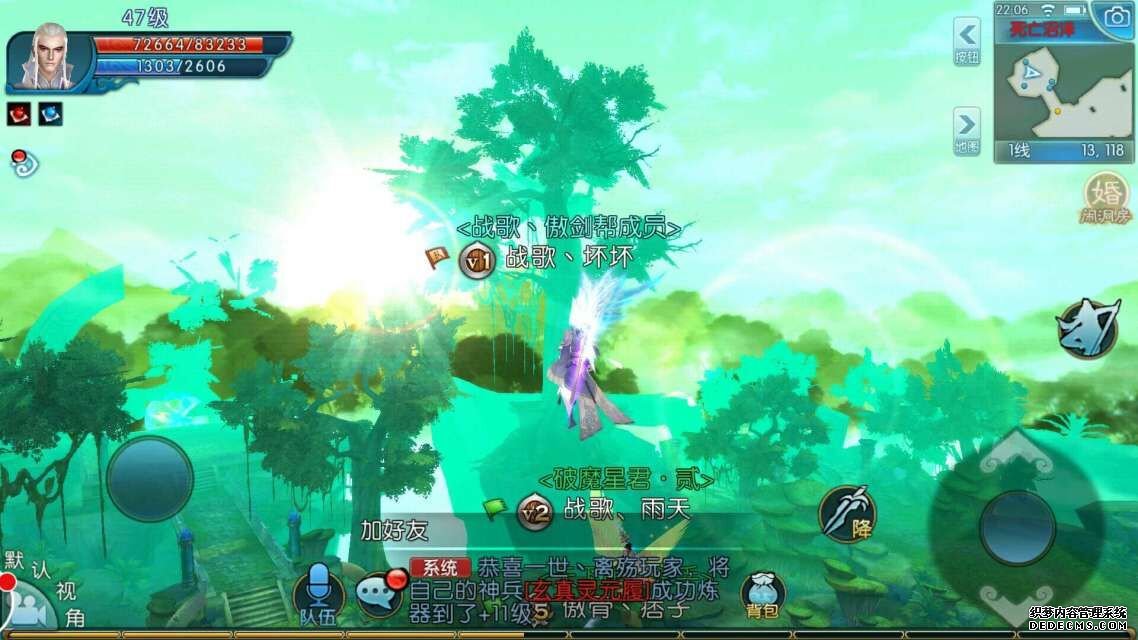Tap the flying leap skill icon

(x=1086, y=329)
